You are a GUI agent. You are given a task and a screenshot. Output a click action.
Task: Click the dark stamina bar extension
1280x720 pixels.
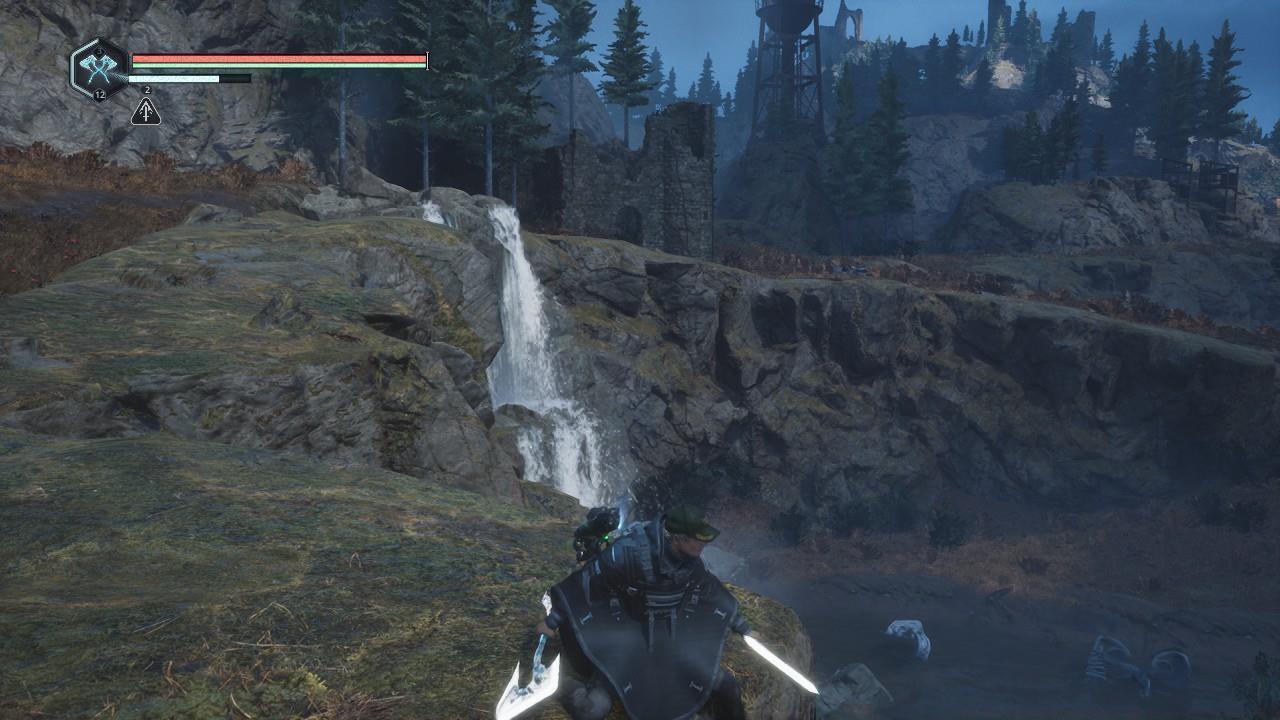coord(234,79)
